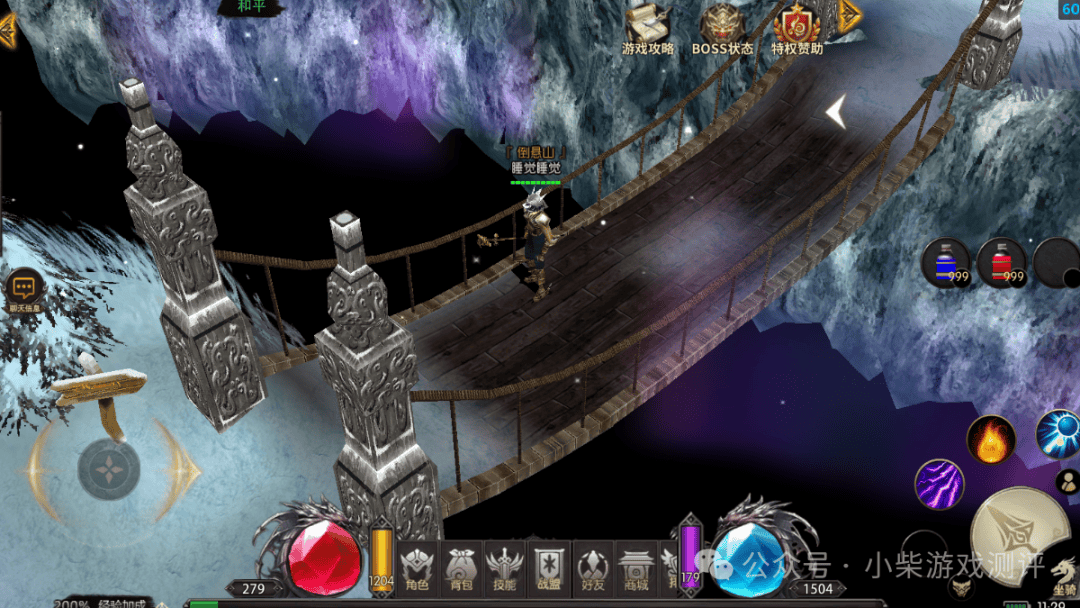The image size is (1080, 608).
Task: Tap the virtual movement joystick
Action: (x=109, y=469)
